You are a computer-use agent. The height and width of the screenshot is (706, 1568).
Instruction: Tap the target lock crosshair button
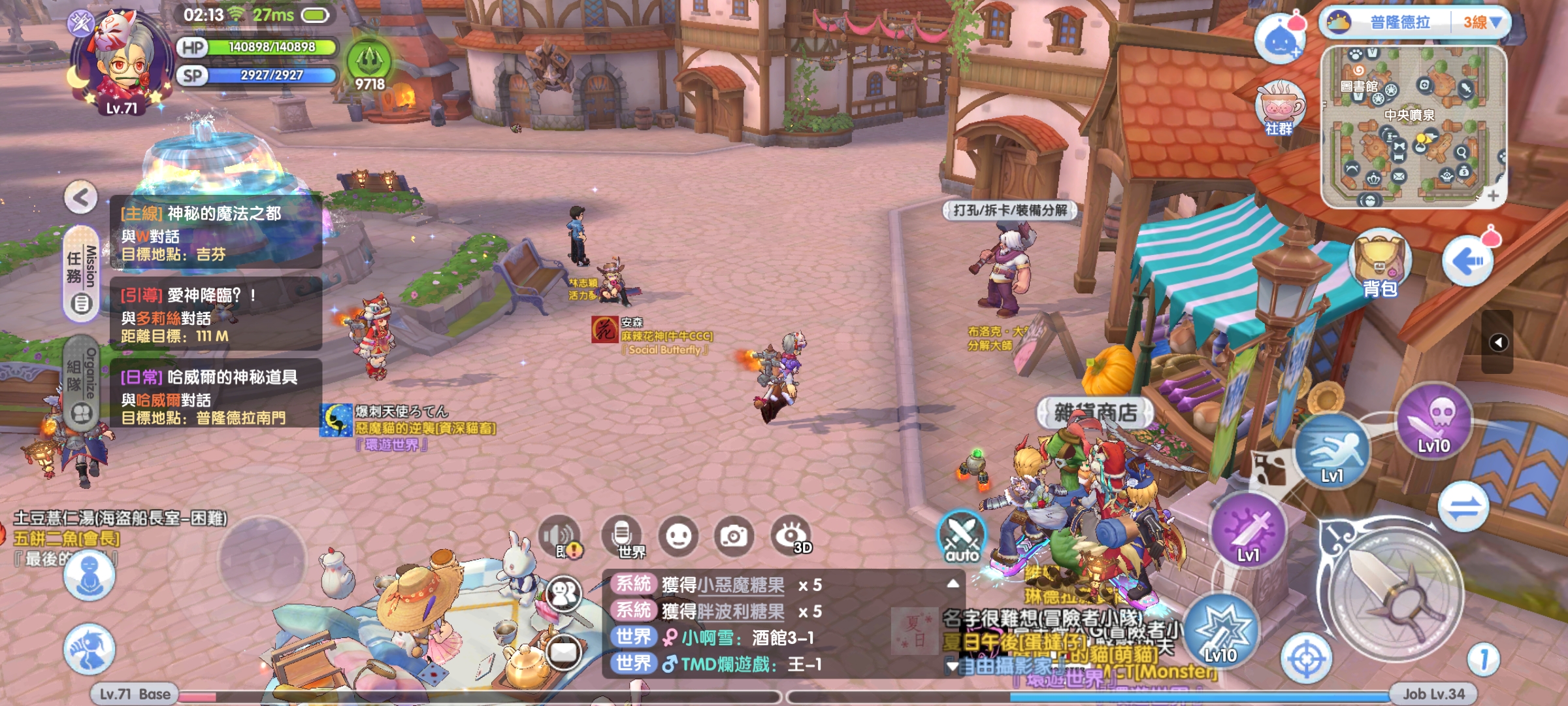tap(1306, 658)
